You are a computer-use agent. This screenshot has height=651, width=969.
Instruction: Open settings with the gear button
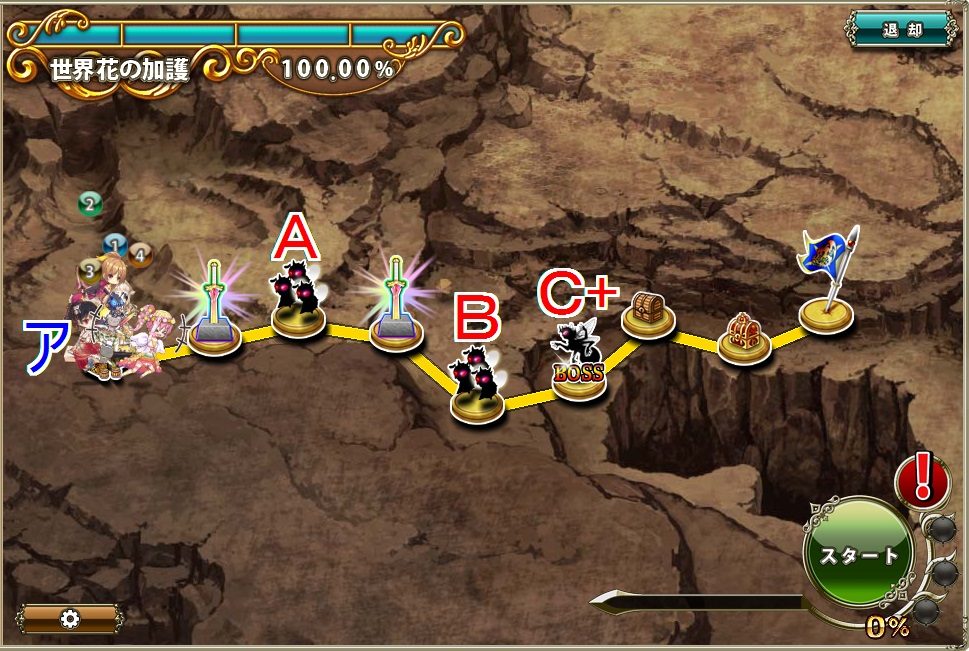pyautogui.click(x=70, y=618)
